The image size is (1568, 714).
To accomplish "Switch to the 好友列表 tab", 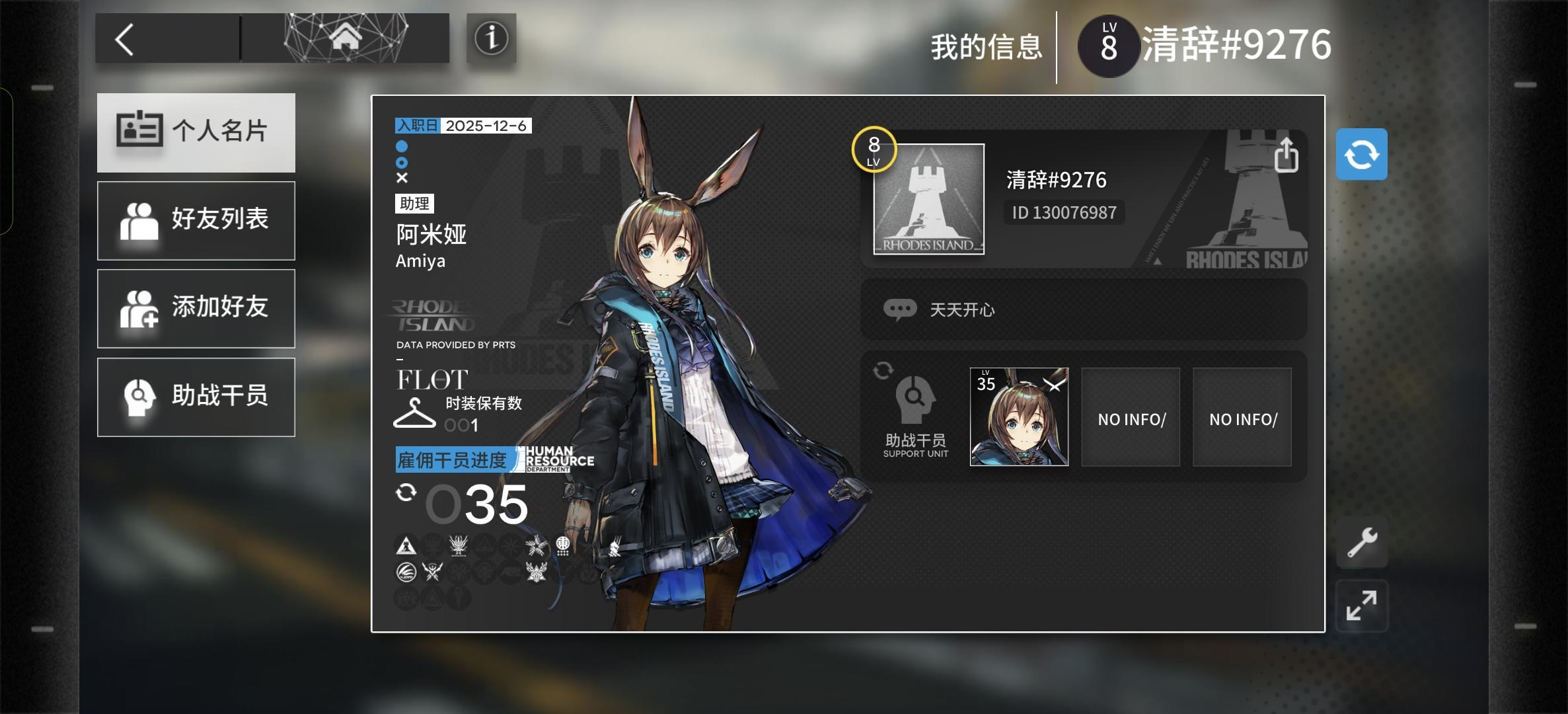I will [196, 221].
